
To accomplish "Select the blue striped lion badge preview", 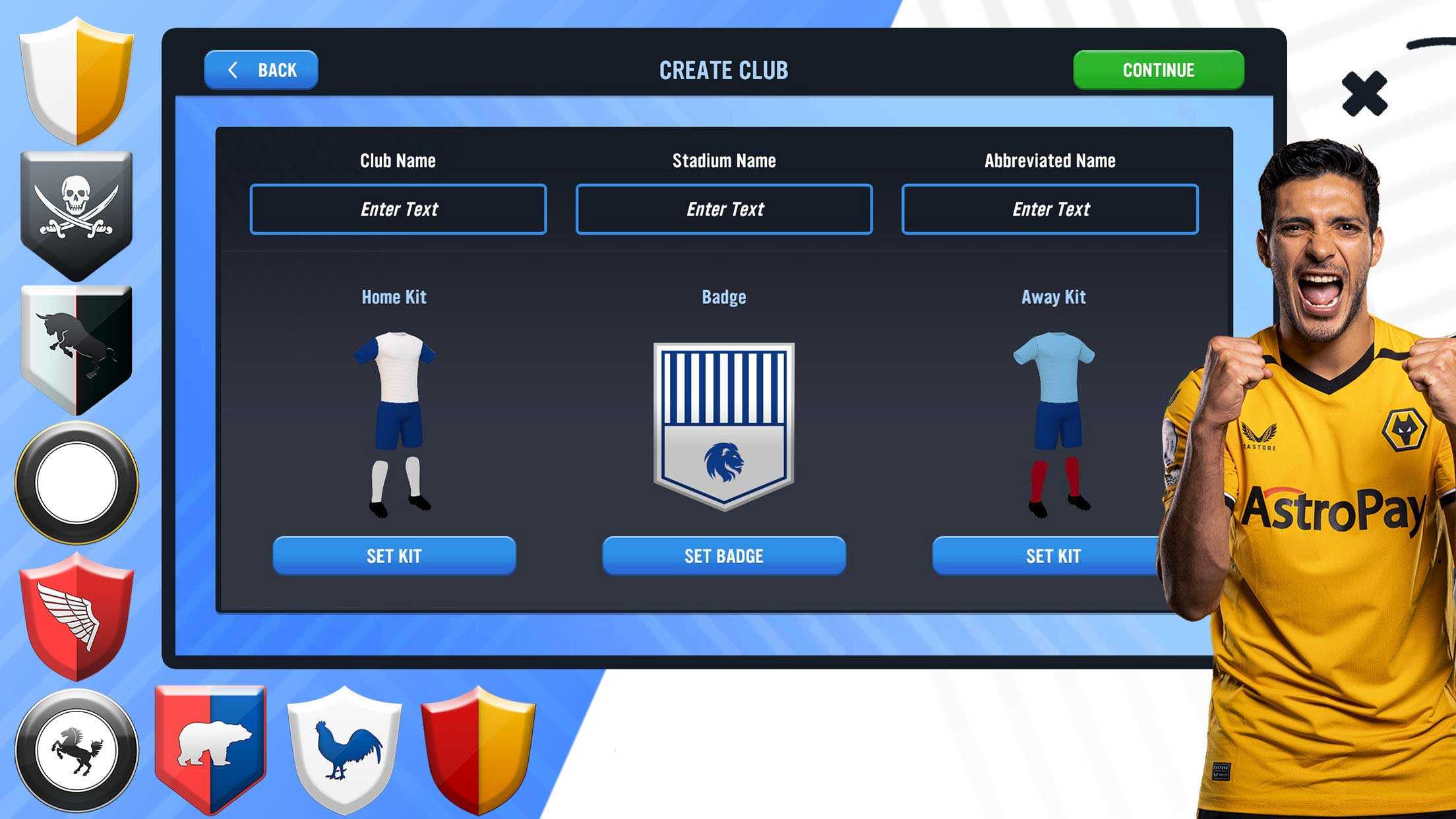I will coord(723,425).
